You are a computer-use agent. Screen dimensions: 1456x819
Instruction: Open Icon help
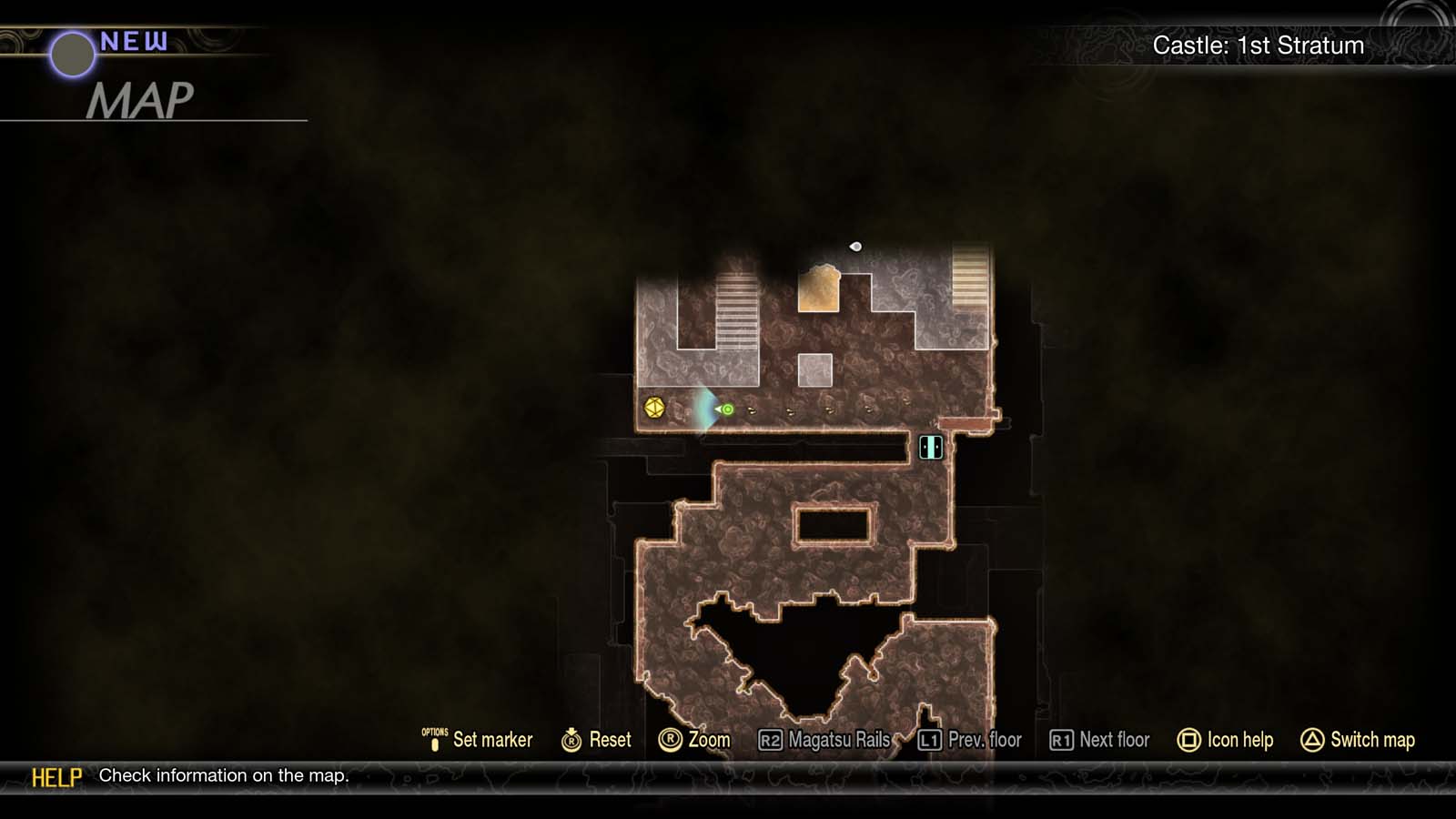tap(1241, 740)
